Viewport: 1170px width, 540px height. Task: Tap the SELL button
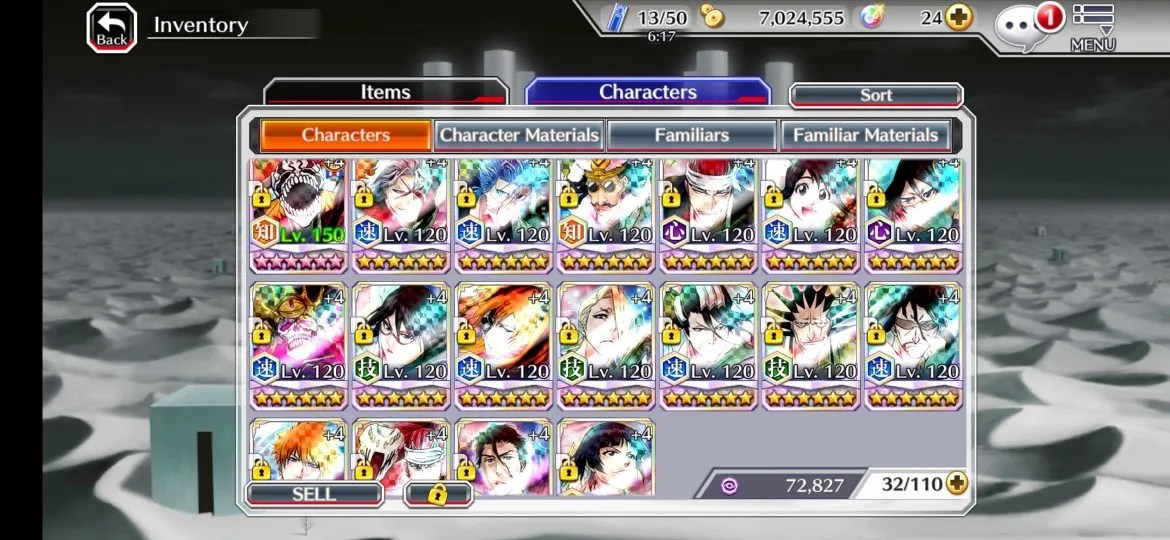tap(314, 494)
